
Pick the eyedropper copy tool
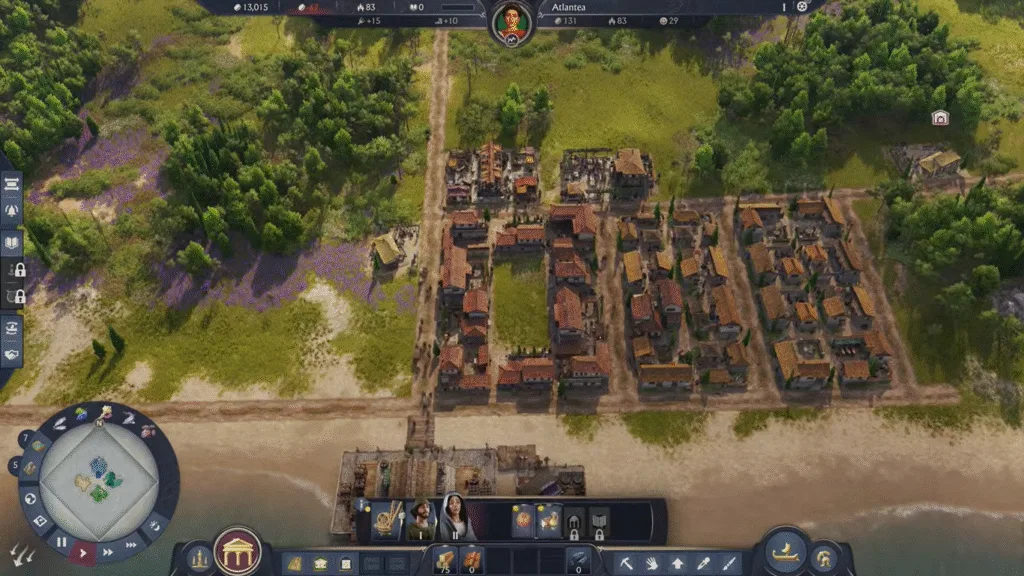tap(704, 563)
